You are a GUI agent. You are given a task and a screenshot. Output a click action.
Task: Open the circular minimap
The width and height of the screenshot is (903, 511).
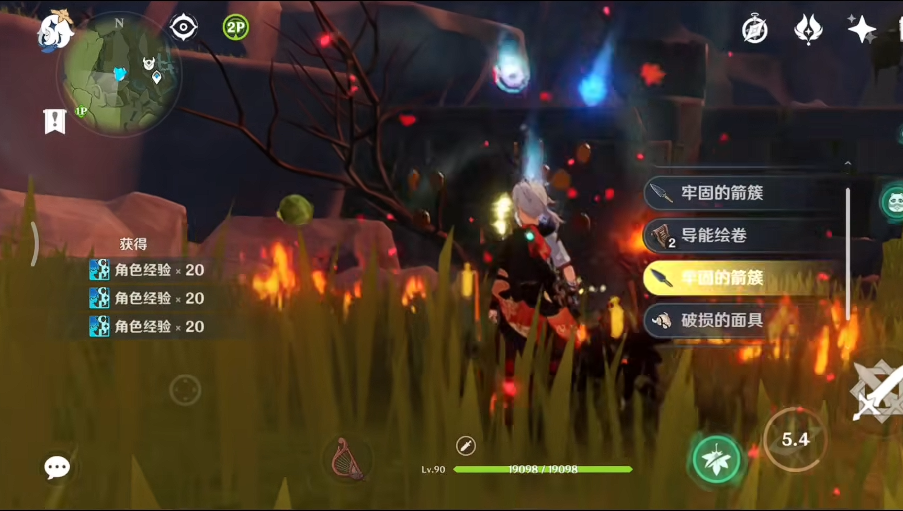(119, 74)
